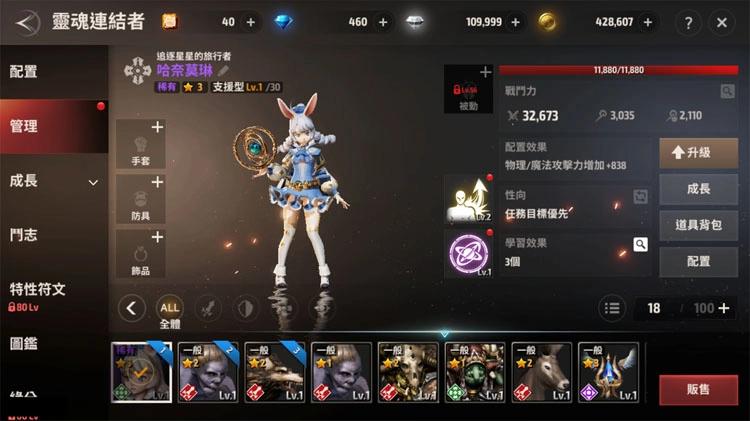Tap the 升級 upgrade button

coord(698,153)
